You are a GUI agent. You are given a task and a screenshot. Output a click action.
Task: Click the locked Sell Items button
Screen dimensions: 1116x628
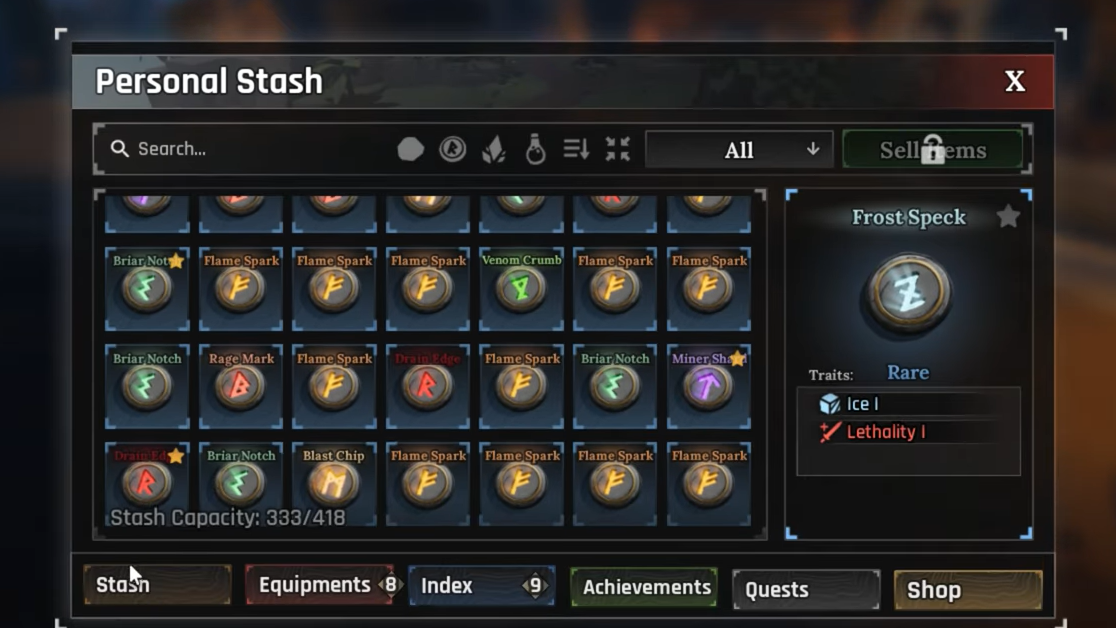click(932, 150)
